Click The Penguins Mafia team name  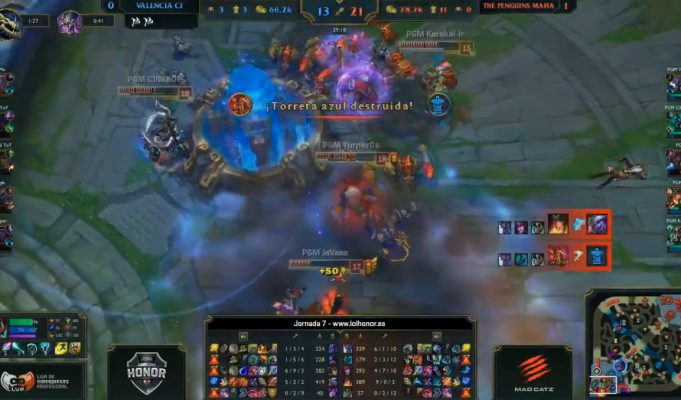coord(519,5)
